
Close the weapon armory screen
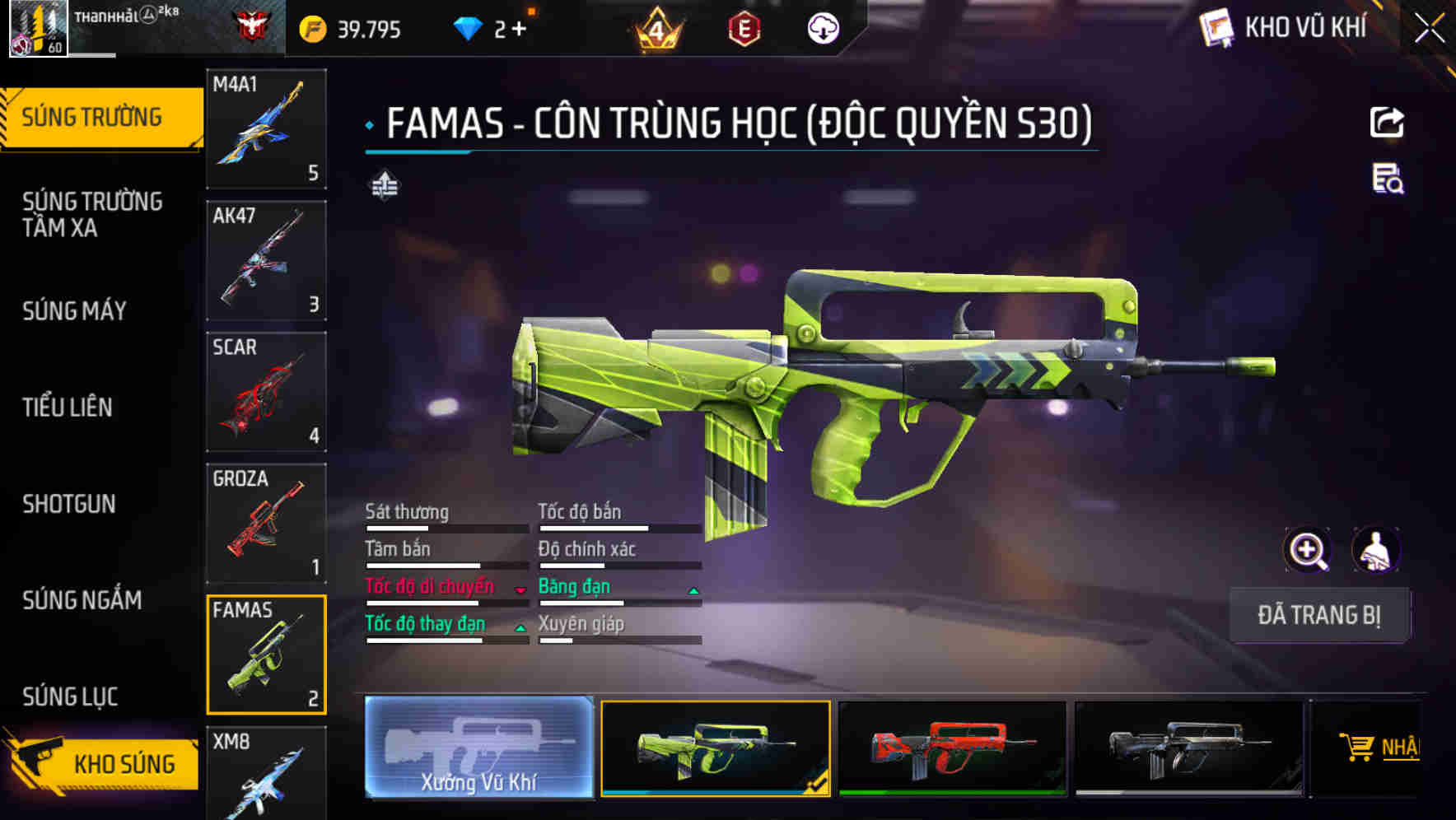point(1430,28)
